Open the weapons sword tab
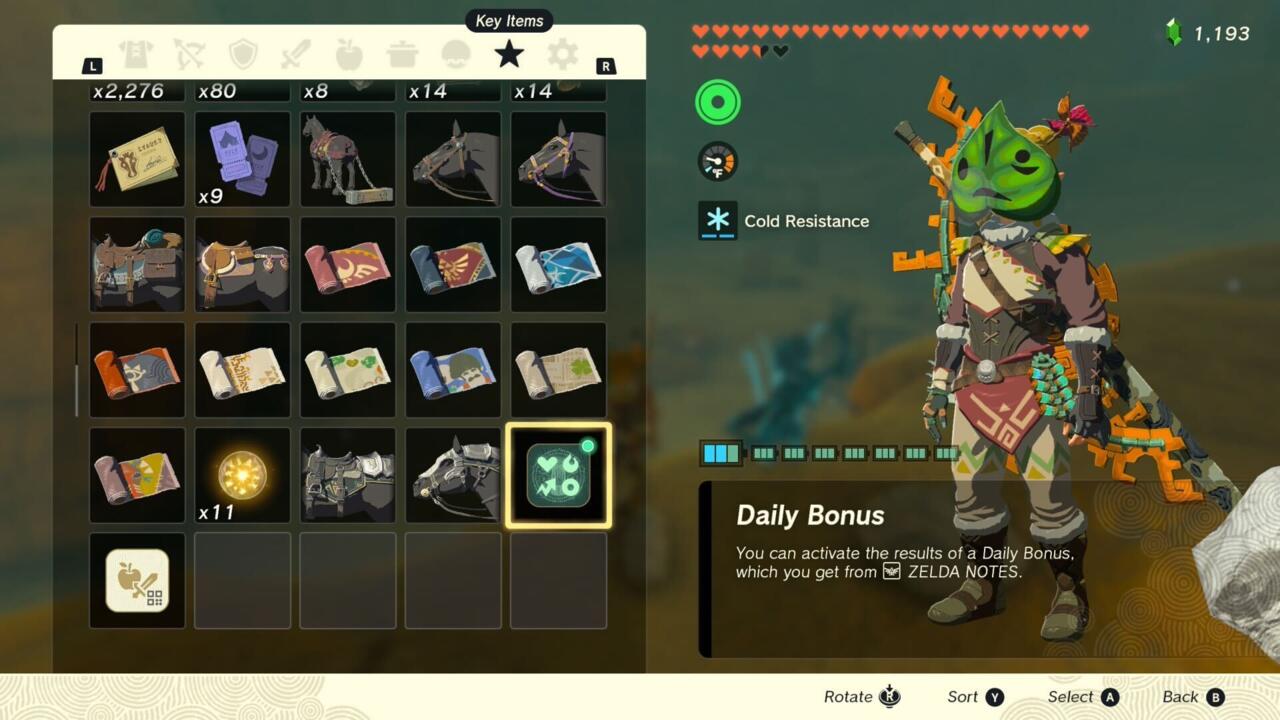The image size is (1280, 720). 296,54
